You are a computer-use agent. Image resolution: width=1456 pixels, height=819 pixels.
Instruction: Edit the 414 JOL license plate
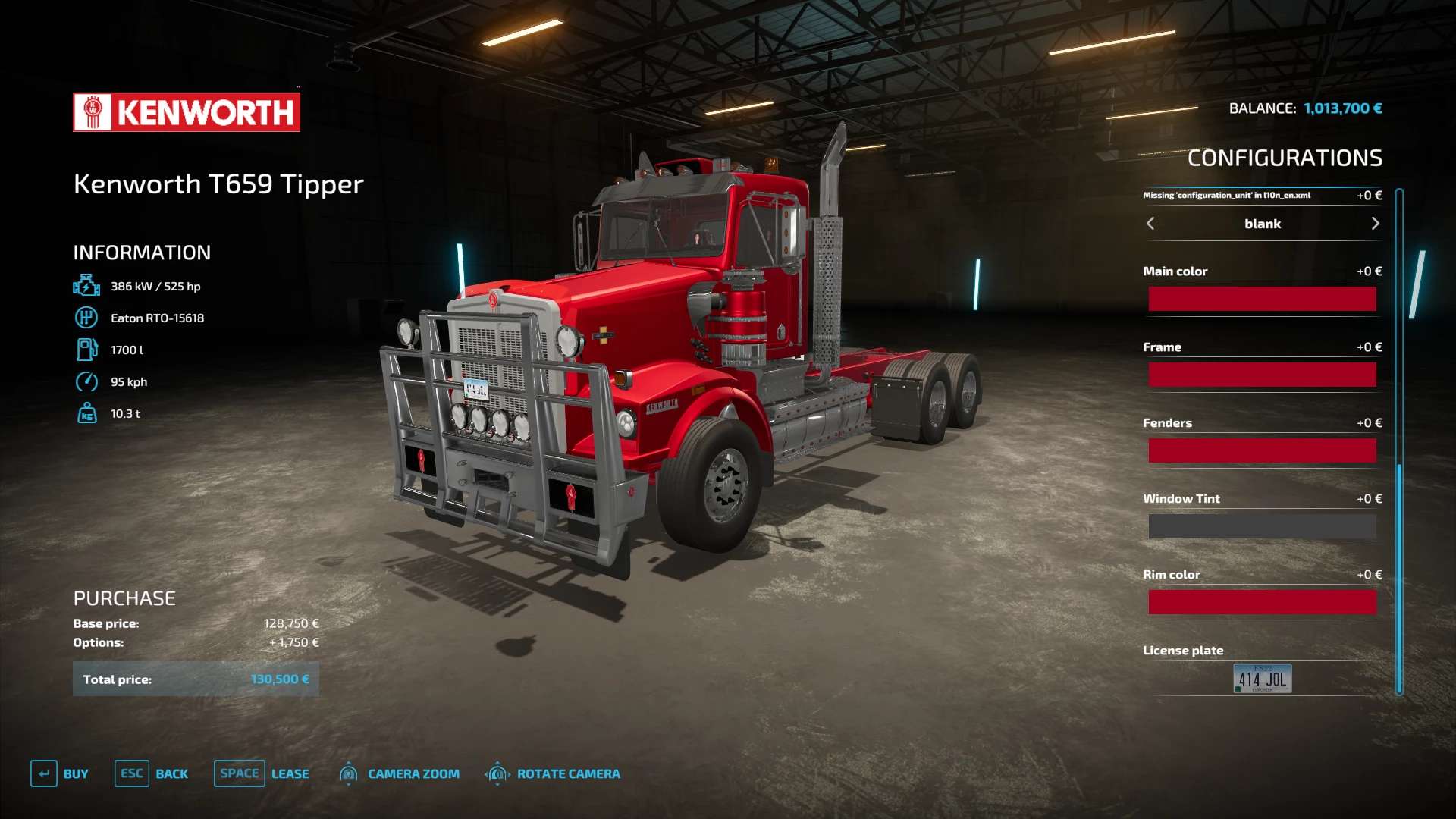click(1262, 679)
